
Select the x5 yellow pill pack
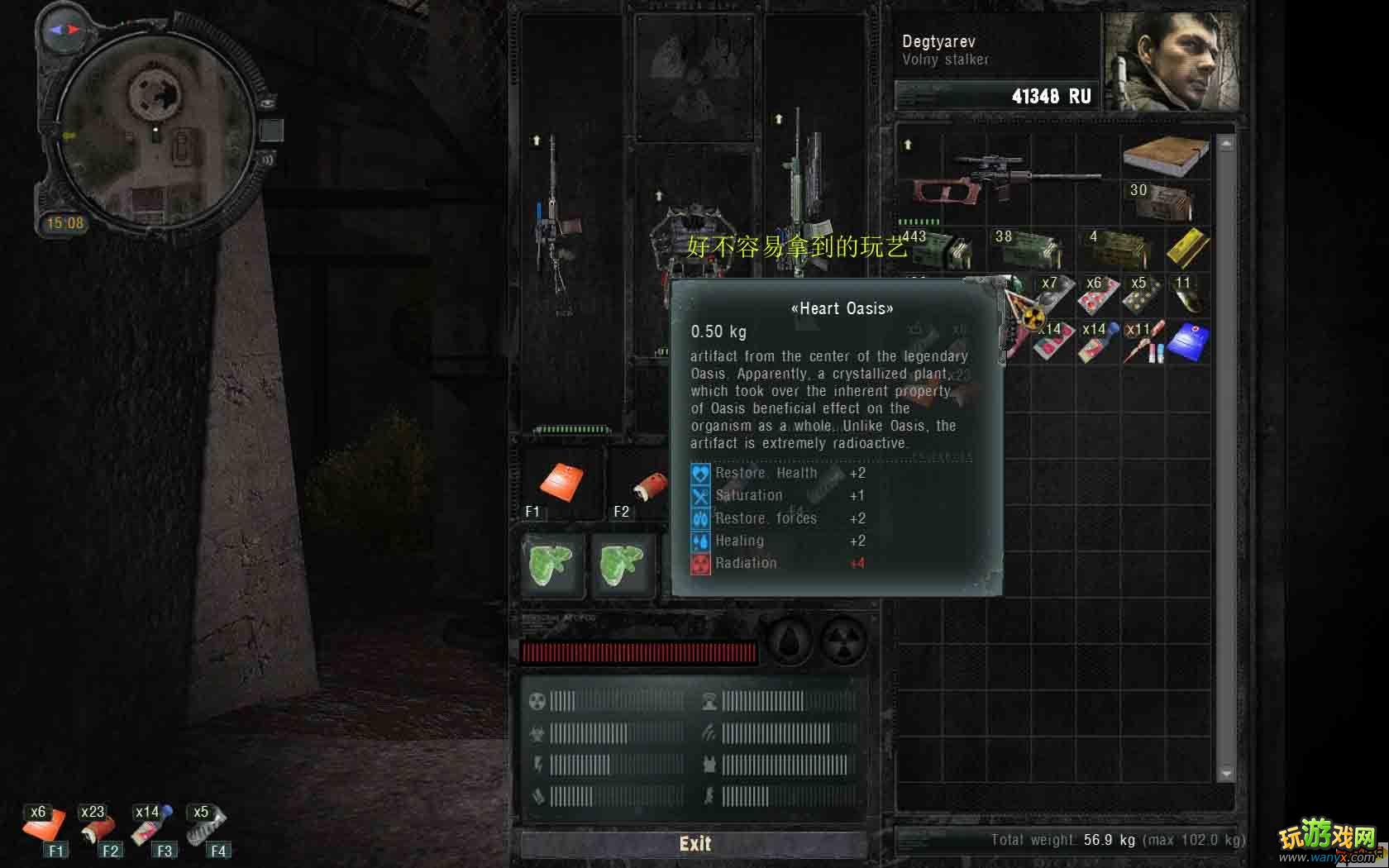tap(1143, 296)
